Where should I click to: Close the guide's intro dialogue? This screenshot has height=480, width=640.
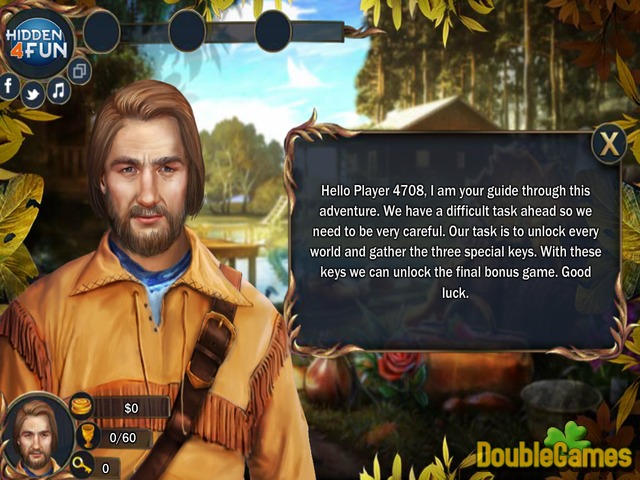pyautogui.click(x=608, y=144)
